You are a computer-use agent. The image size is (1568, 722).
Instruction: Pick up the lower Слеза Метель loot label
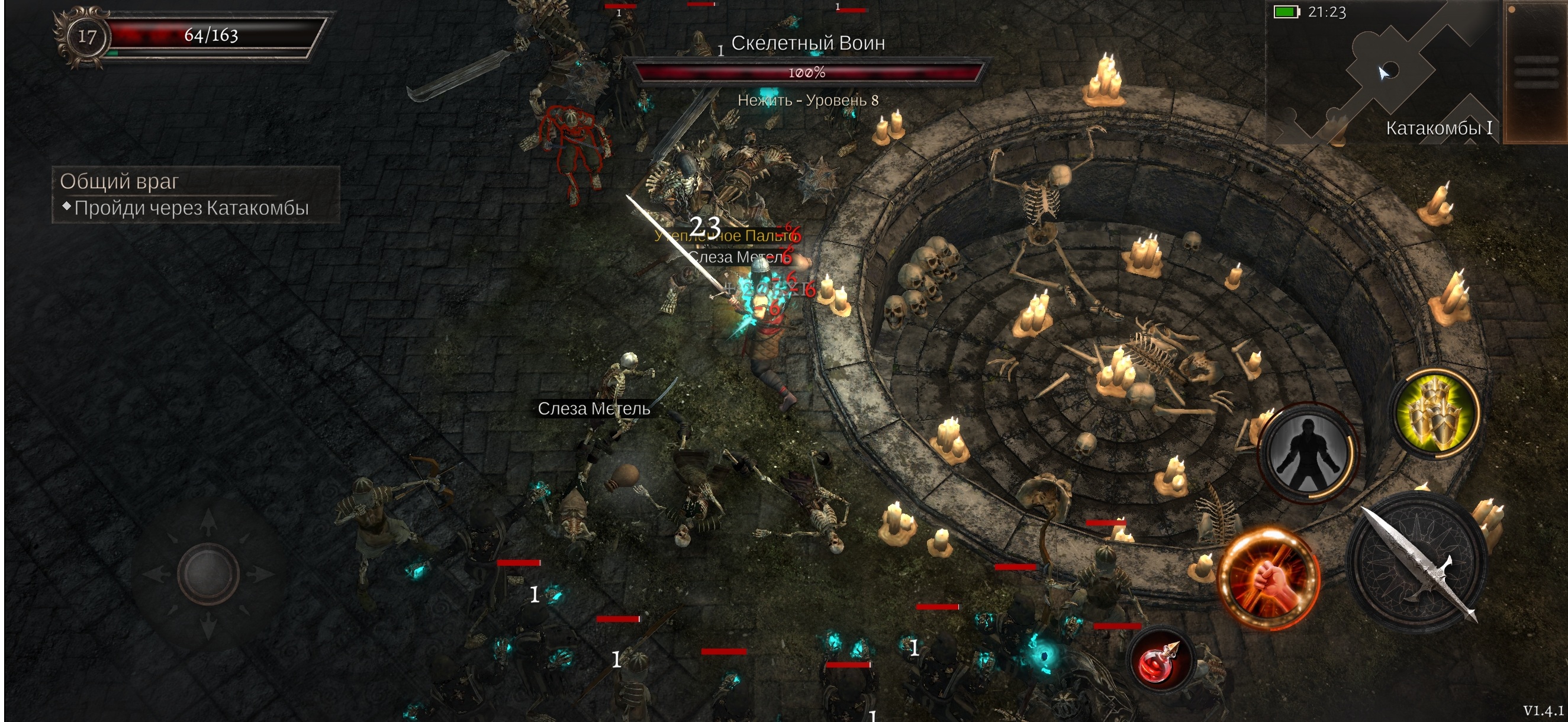click(x=594, y=408)
